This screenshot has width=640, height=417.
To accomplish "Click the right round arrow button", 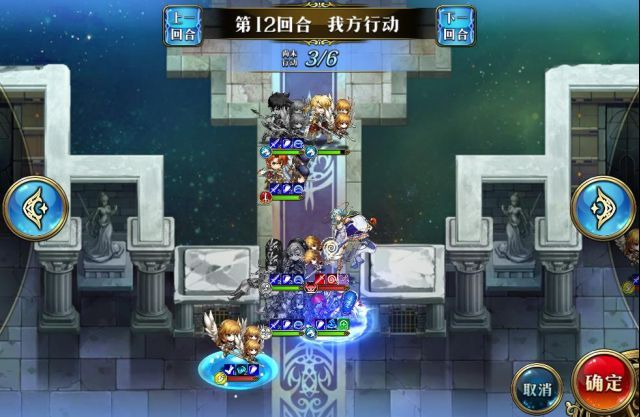I will (604, 207).
